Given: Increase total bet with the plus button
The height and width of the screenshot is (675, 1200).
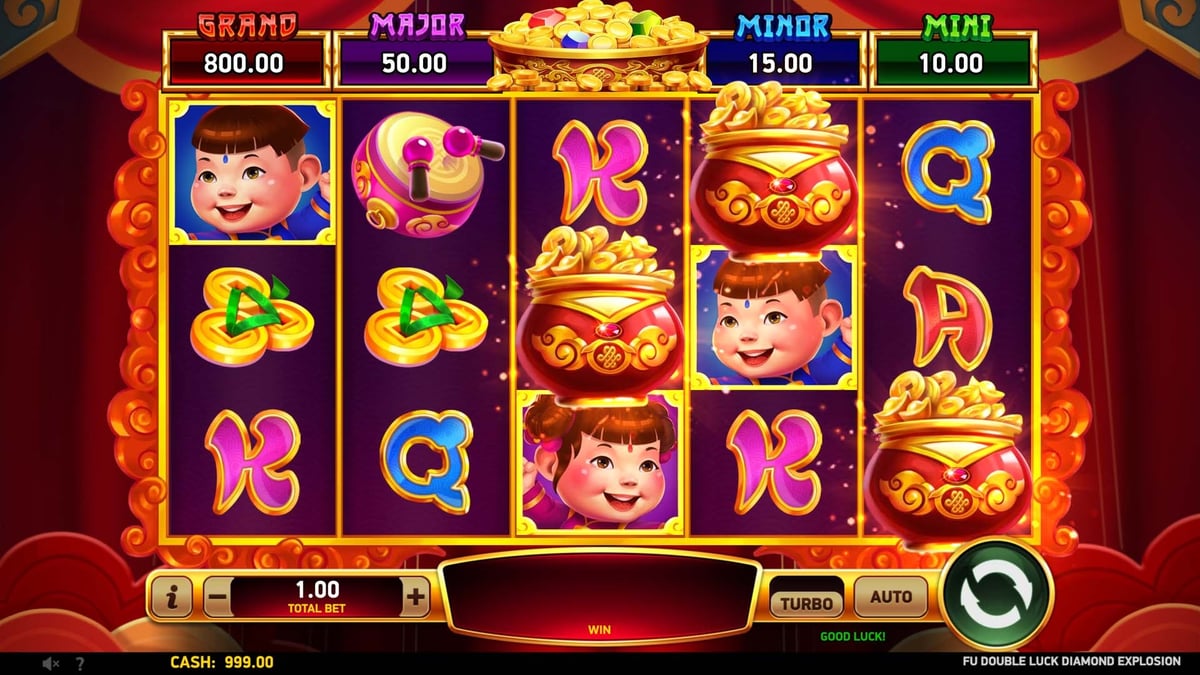Looking at the screenshot, I should (x=416, y=598).
